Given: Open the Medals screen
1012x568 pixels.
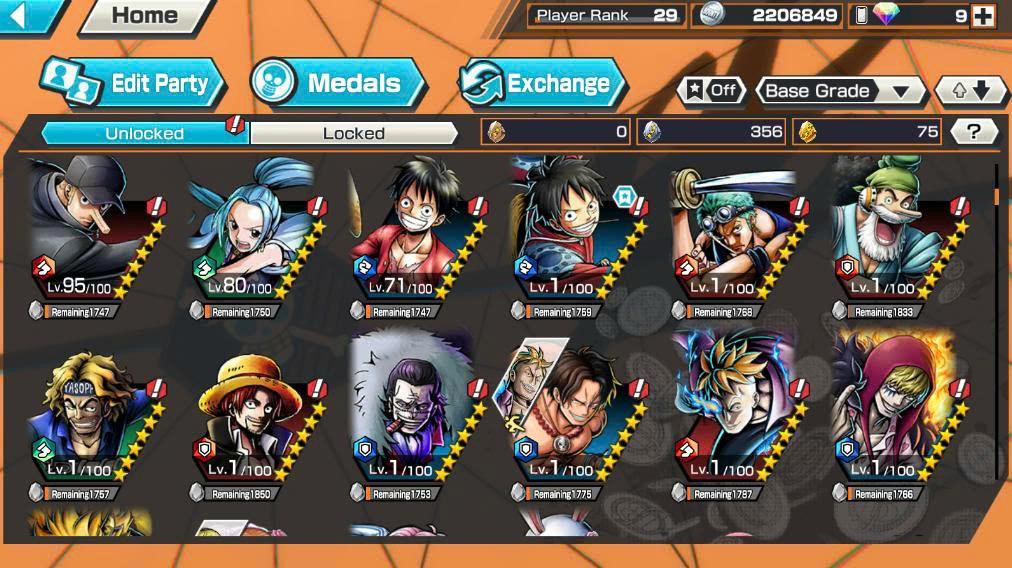Looking at the screenshot, I should (340, 84).
